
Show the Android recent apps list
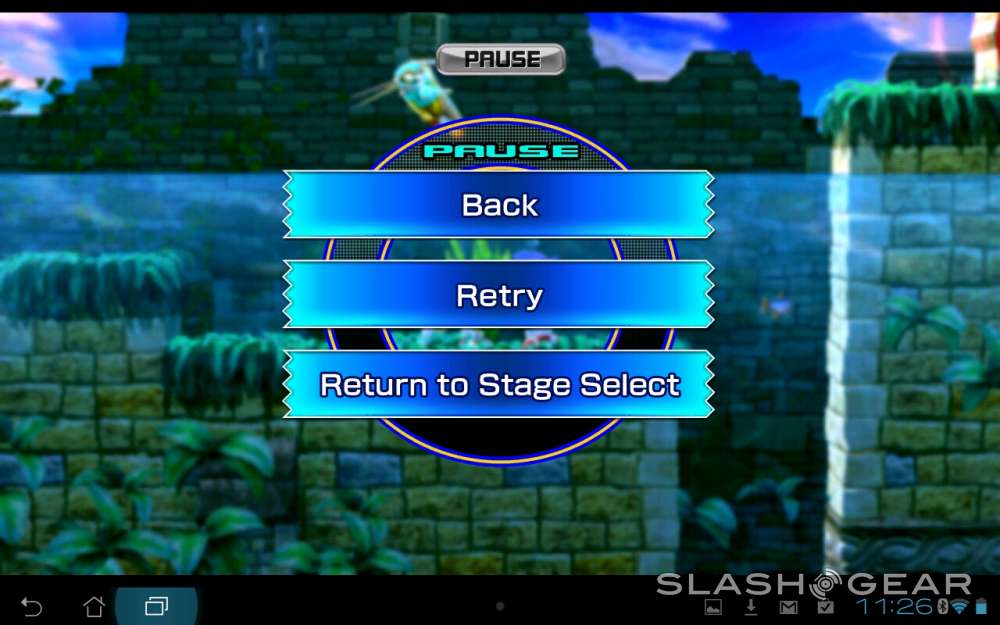[x=156, y=607]
